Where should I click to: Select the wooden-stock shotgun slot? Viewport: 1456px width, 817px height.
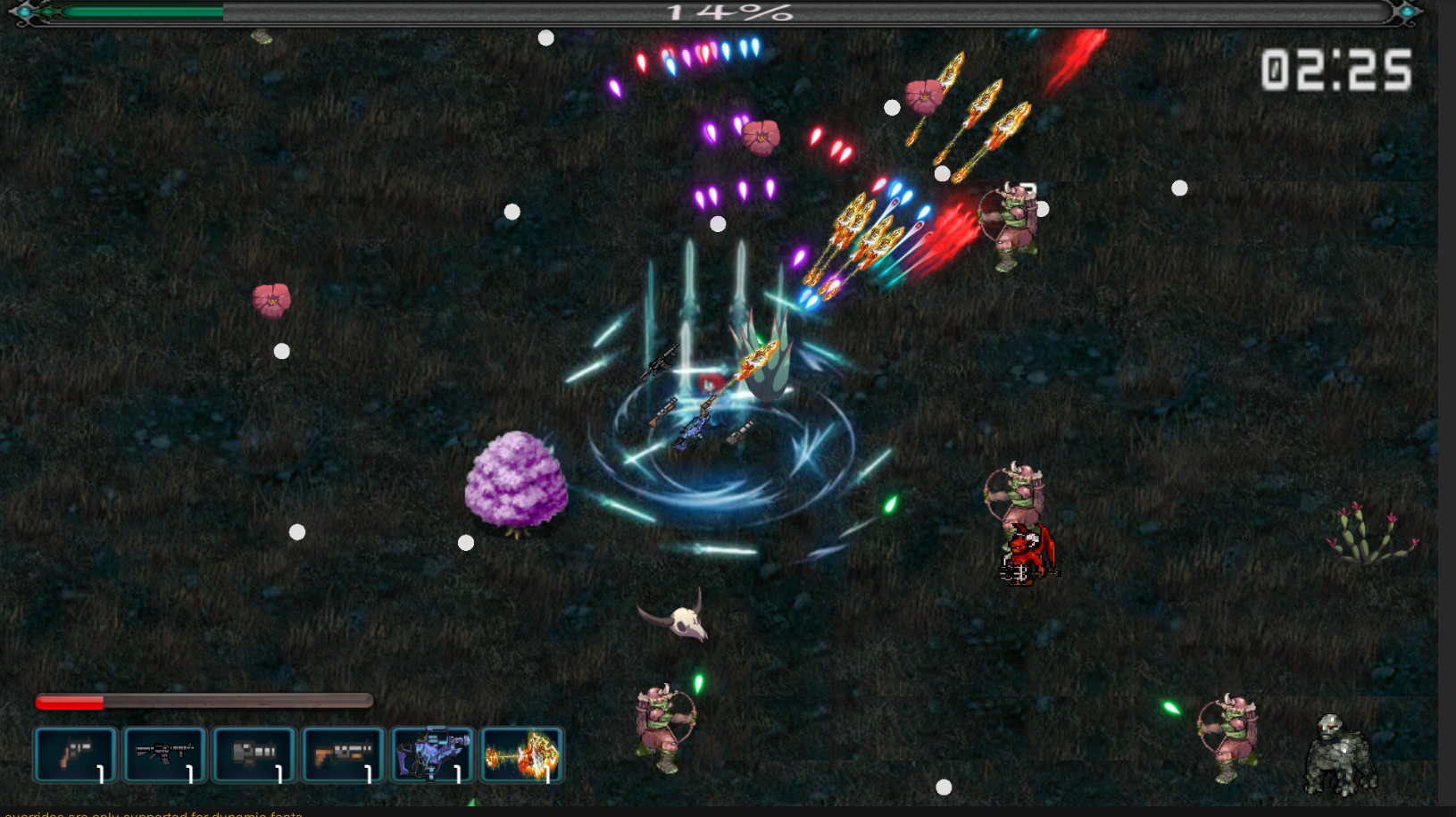343,755
